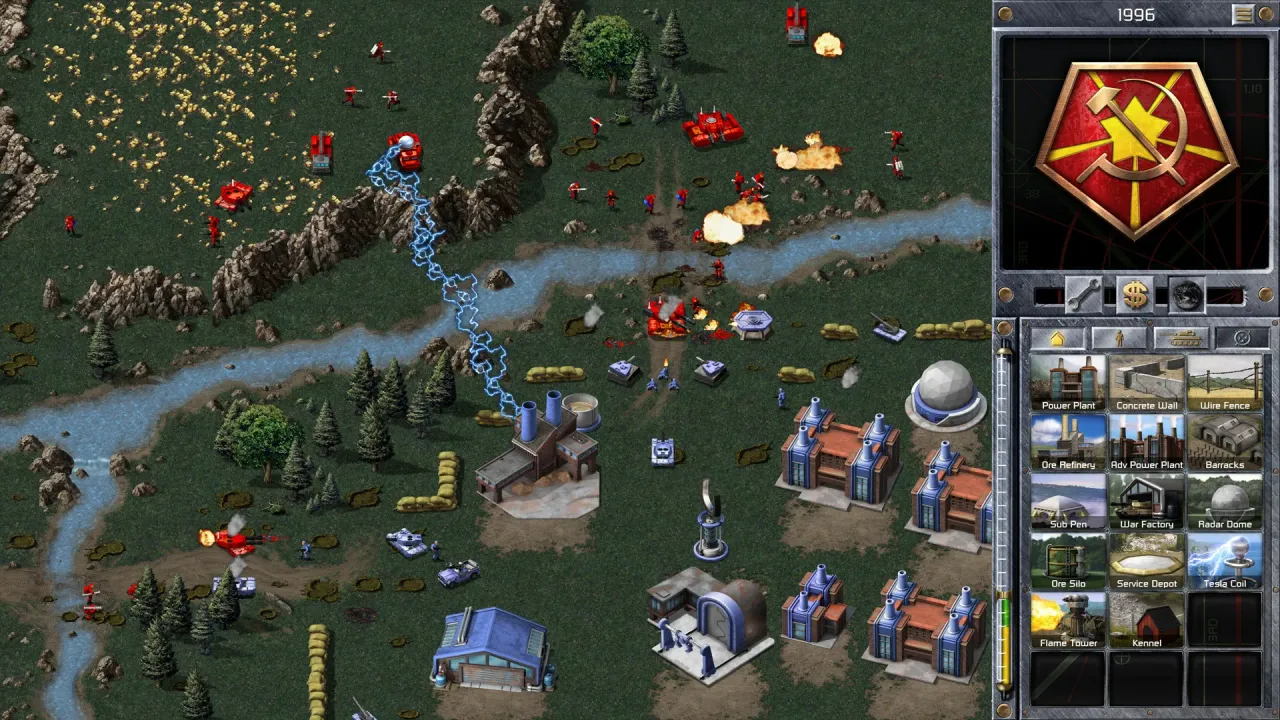The height and width of the screenshot is (720, 1280).
Task: Select the Ore Refinery build icon
Action: 1068,442
